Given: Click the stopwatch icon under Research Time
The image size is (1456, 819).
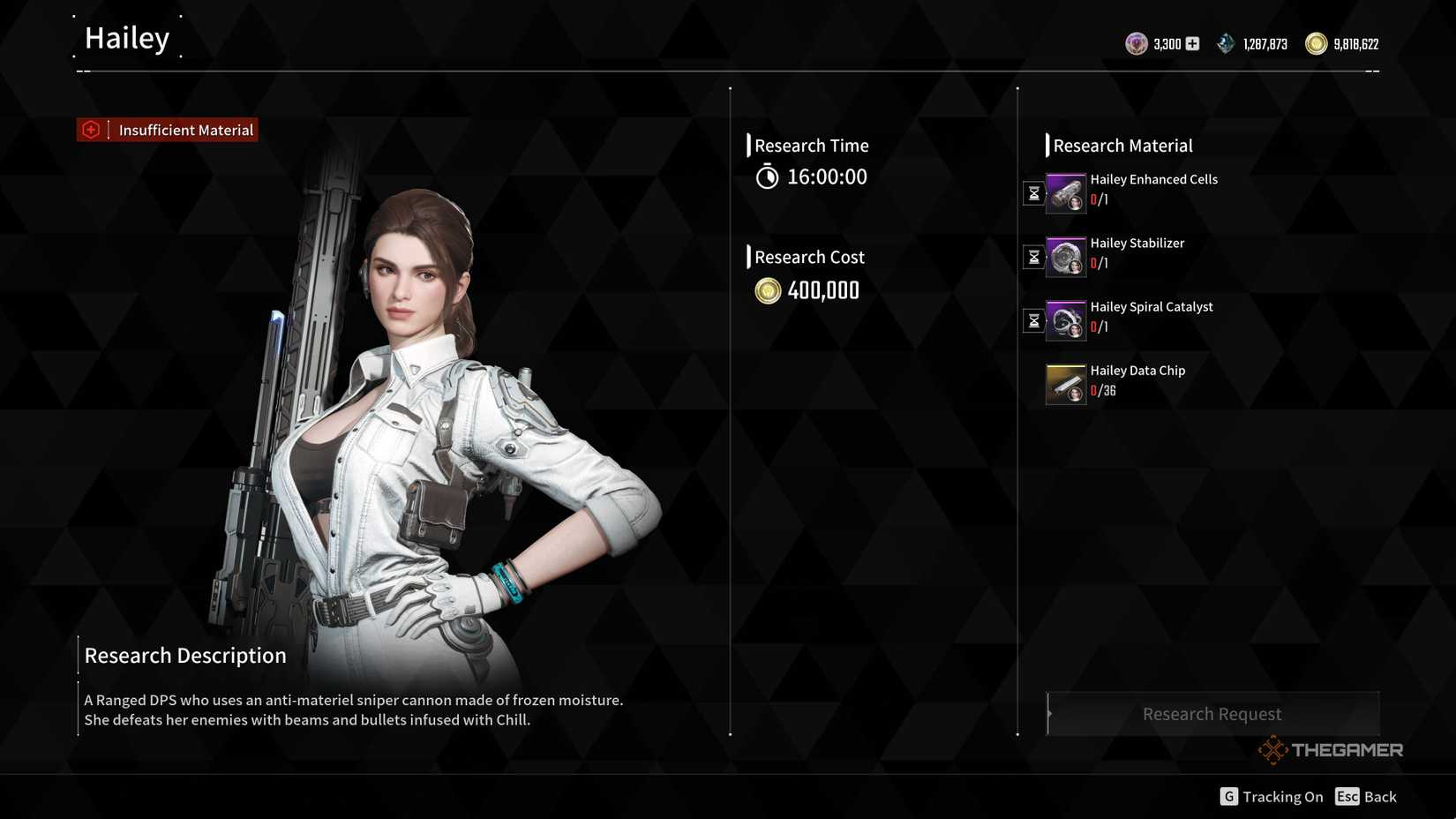Looking at the screenshot, I should tap(767, 177).
